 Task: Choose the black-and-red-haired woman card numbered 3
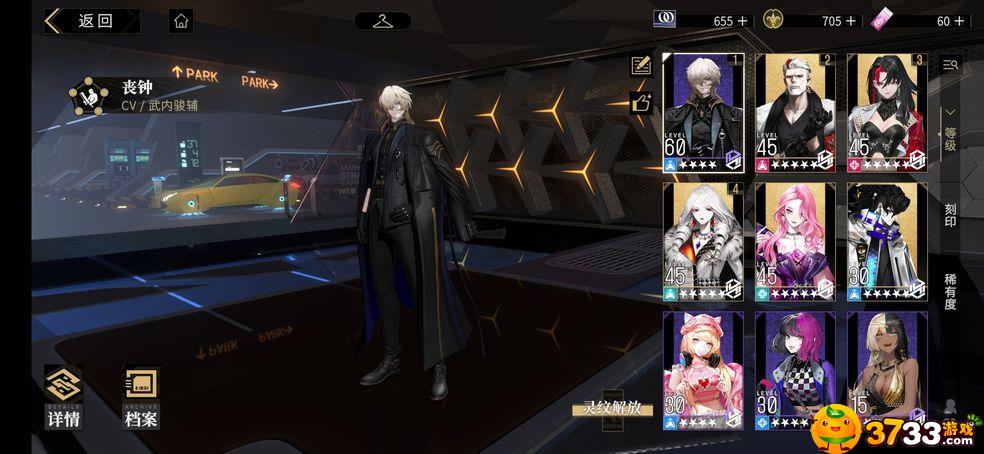click(886, 113)
